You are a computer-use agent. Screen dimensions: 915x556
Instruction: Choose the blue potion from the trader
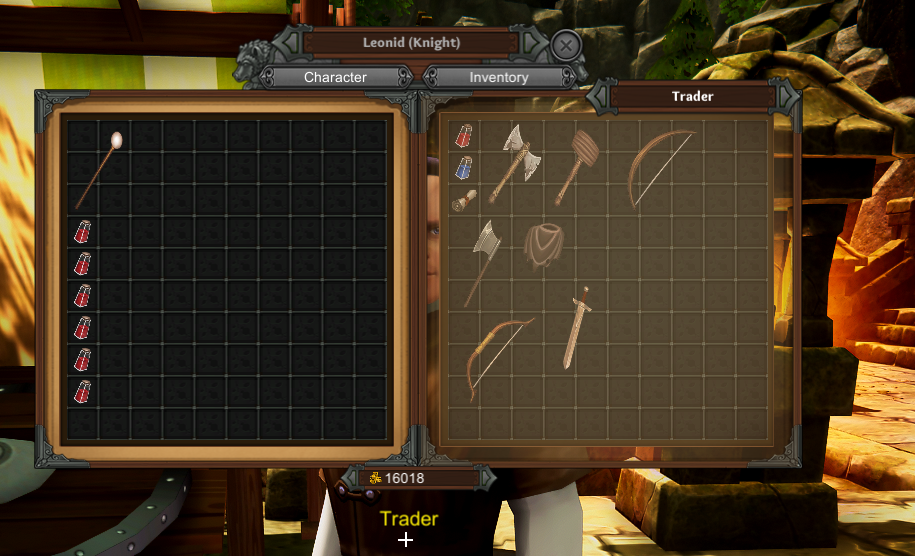[464, 168]
